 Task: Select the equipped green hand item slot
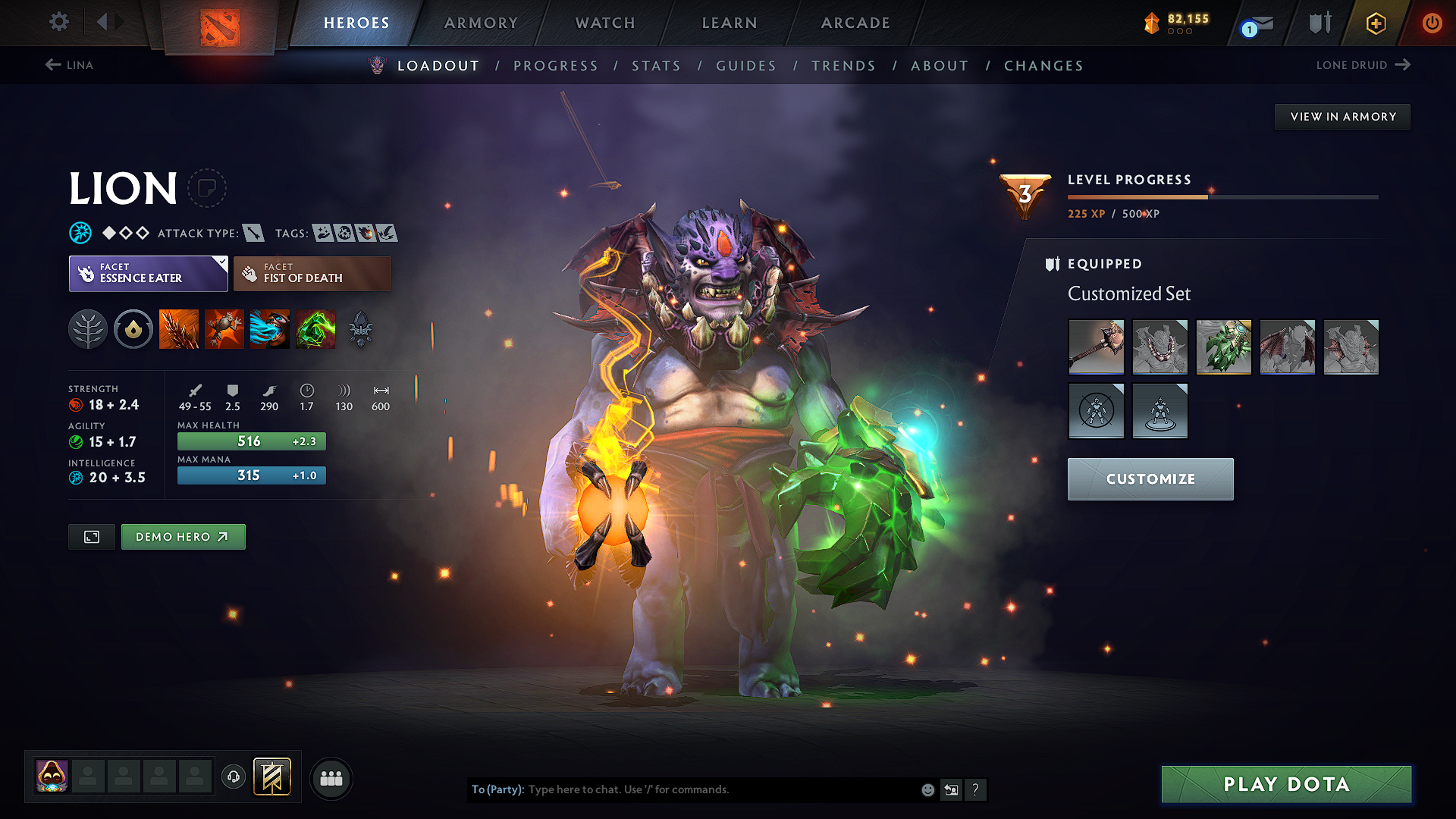(x=1223, y=347)
